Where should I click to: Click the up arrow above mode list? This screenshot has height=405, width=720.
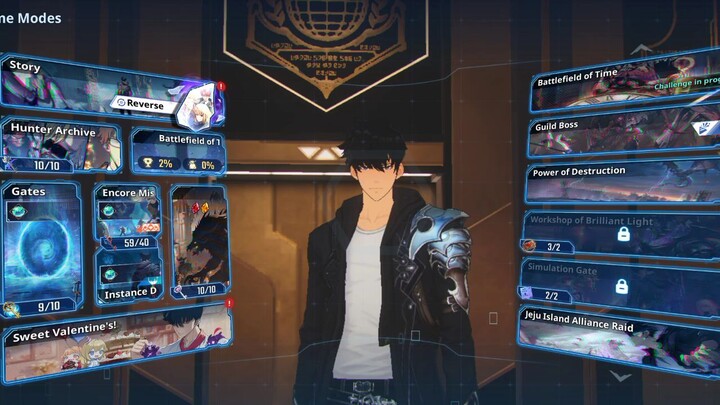point(640,47)
